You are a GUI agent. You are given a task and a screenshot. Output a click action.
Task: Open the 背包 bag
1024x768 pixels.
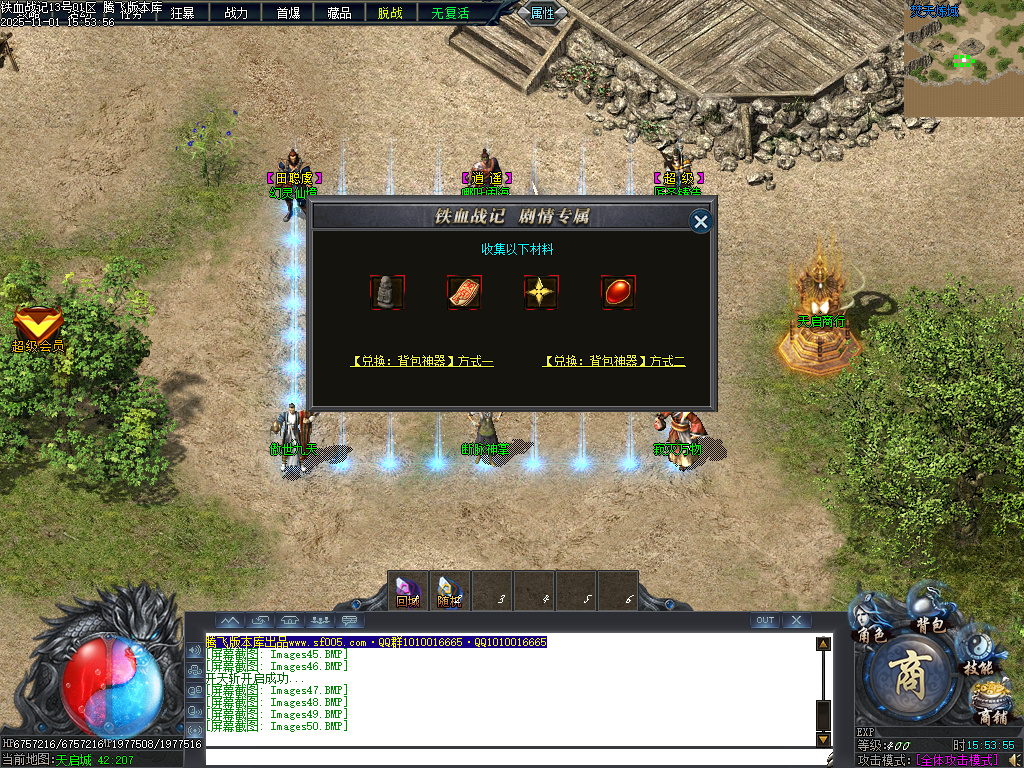[931, 614]
